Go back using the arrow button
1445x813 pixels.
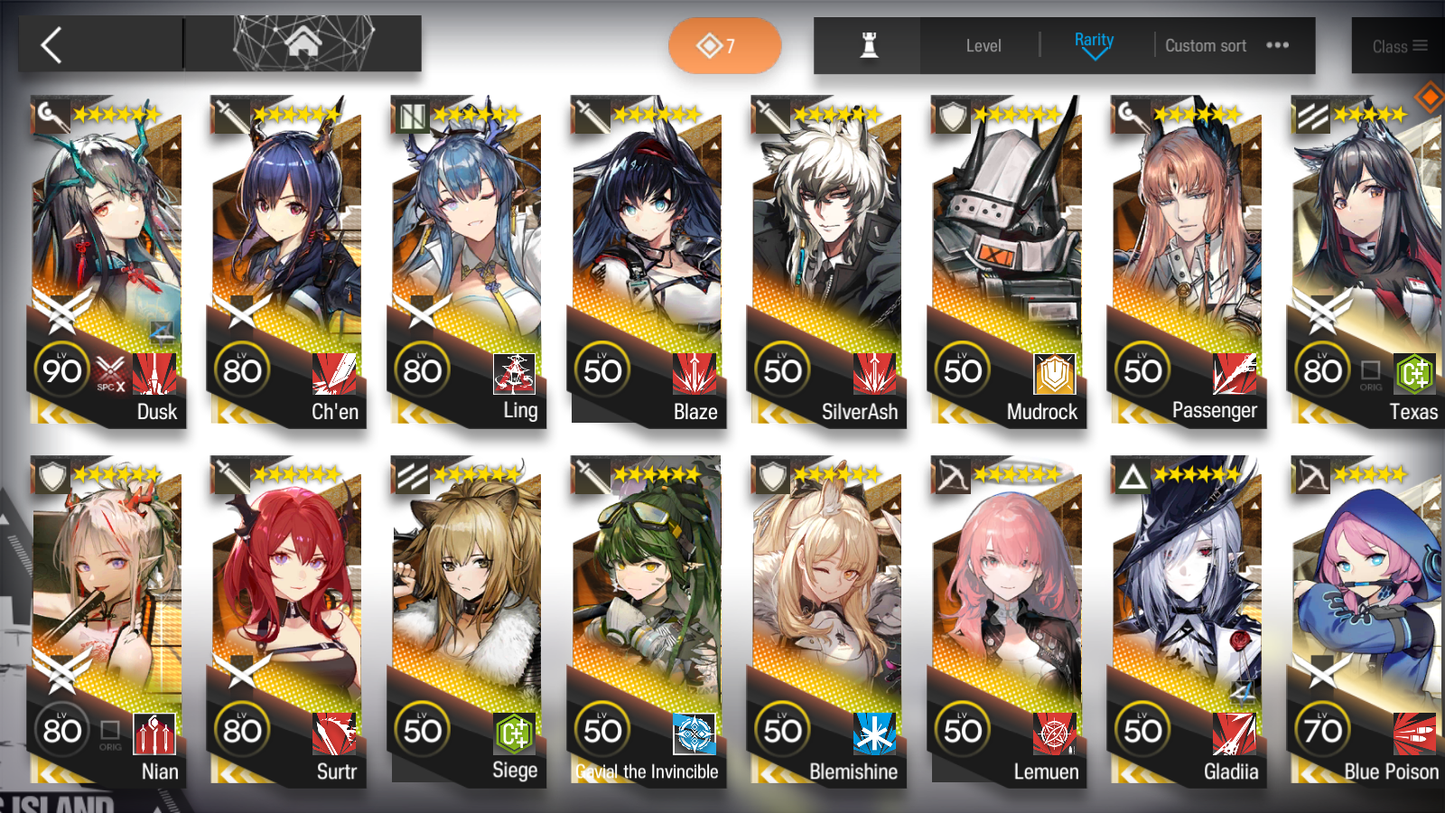pyautogui.click(x=52, y=45)
